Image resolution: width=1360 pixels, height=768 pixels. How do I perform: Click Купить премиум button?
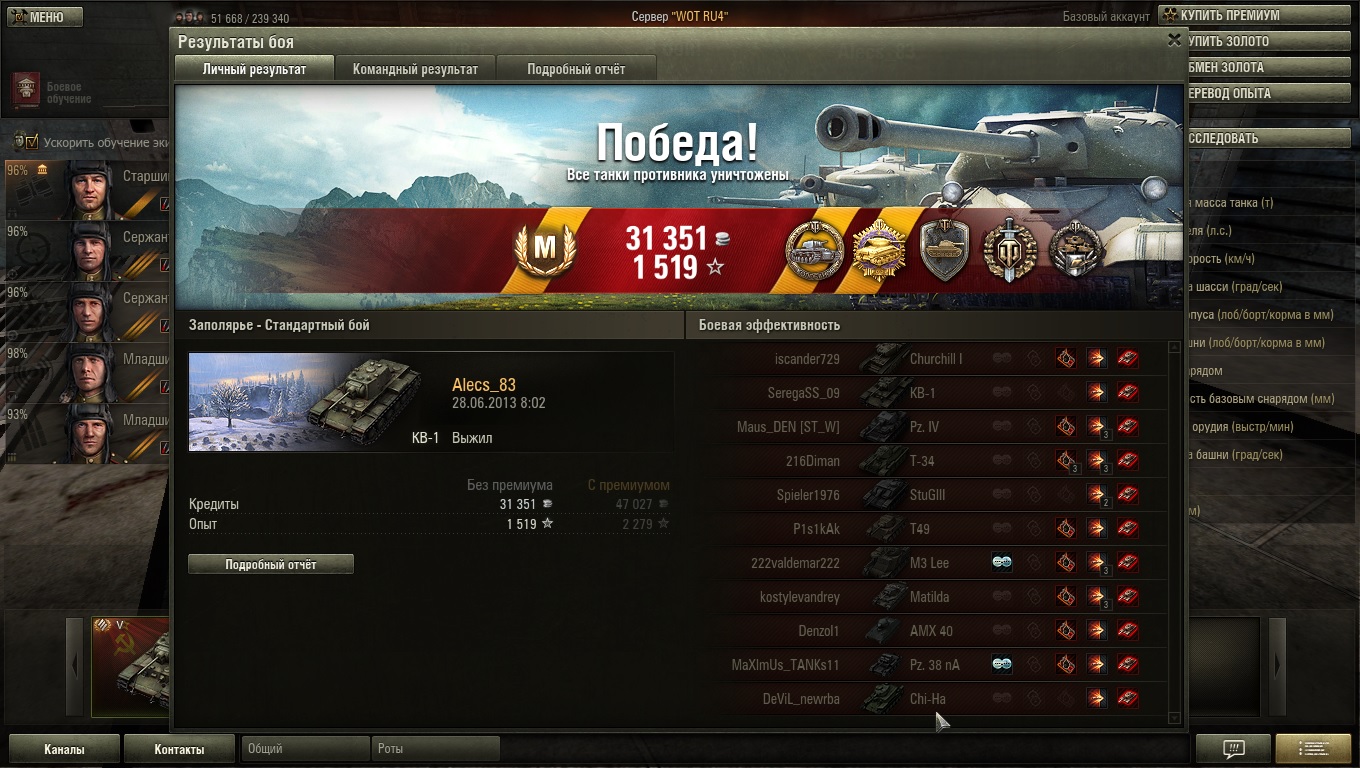pos(1232,16)
